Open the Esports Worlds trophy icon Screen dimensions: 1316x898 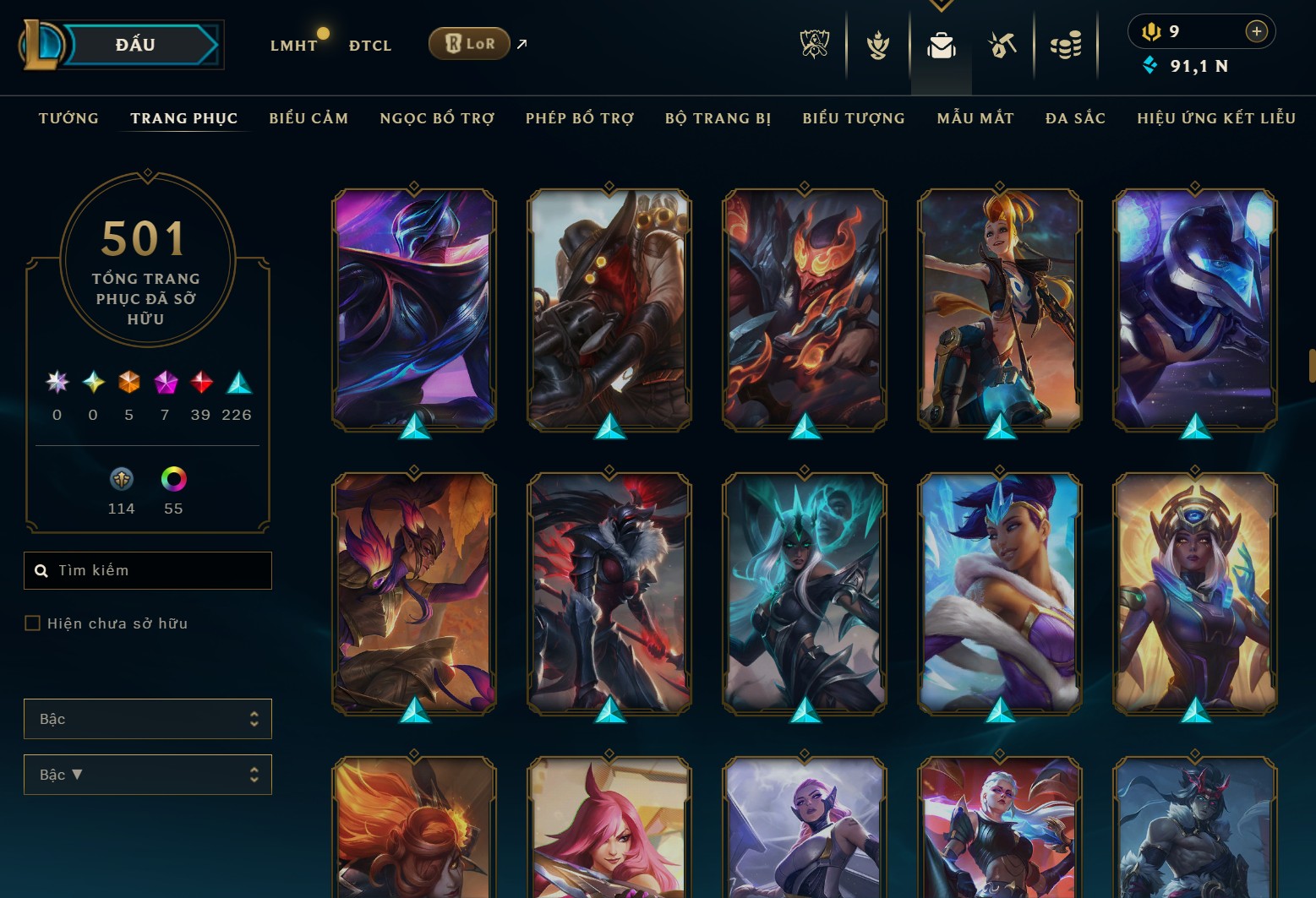pyautogui.click(x=814, y=44)
